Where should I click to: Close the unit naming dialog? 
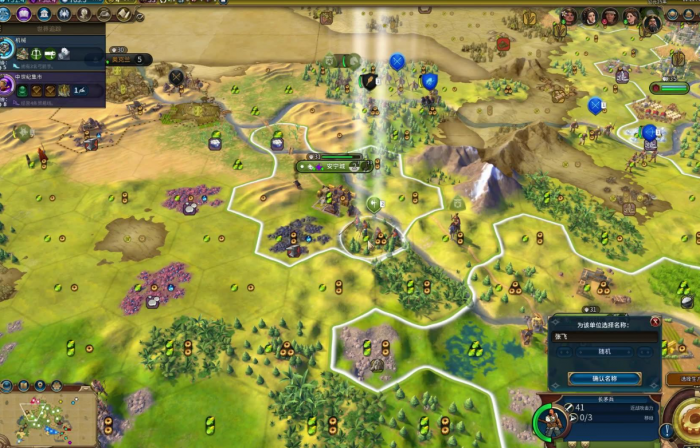coord(655,321)
